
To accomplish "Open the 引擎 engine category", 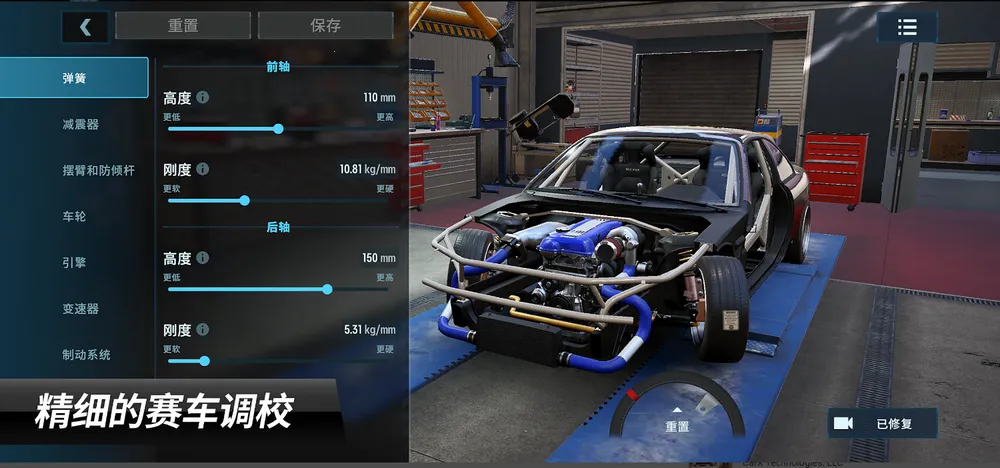I will [x=75, y=262].
